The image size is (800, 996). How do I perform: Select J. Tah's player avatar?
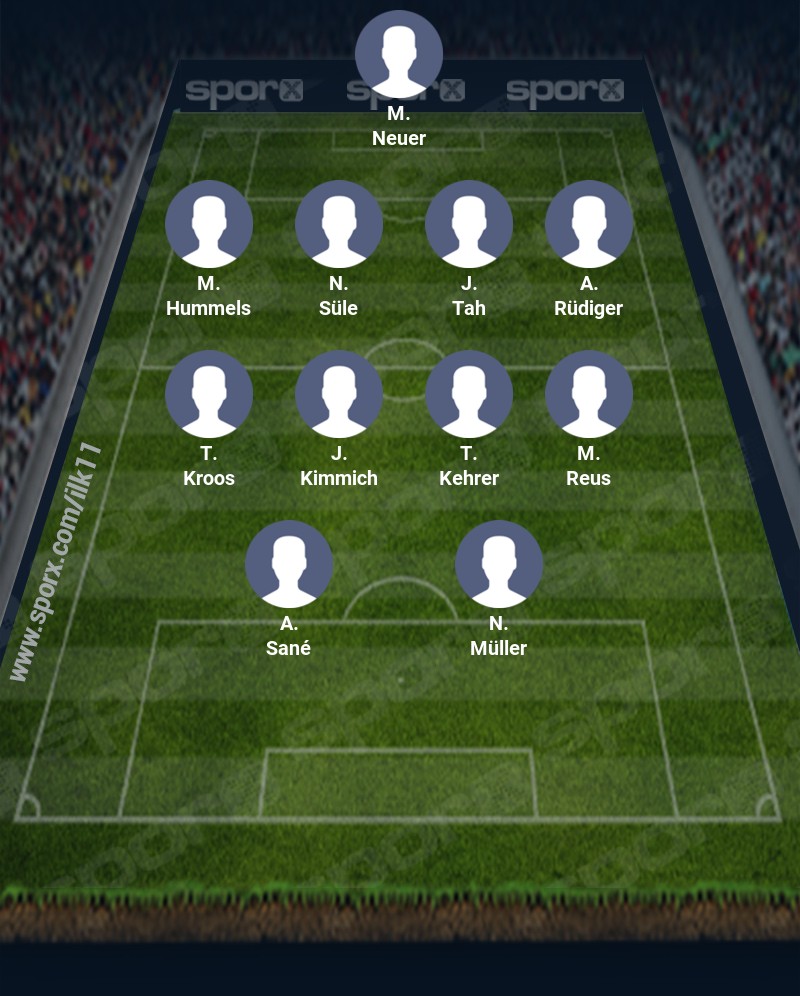(x=469, y=224)
